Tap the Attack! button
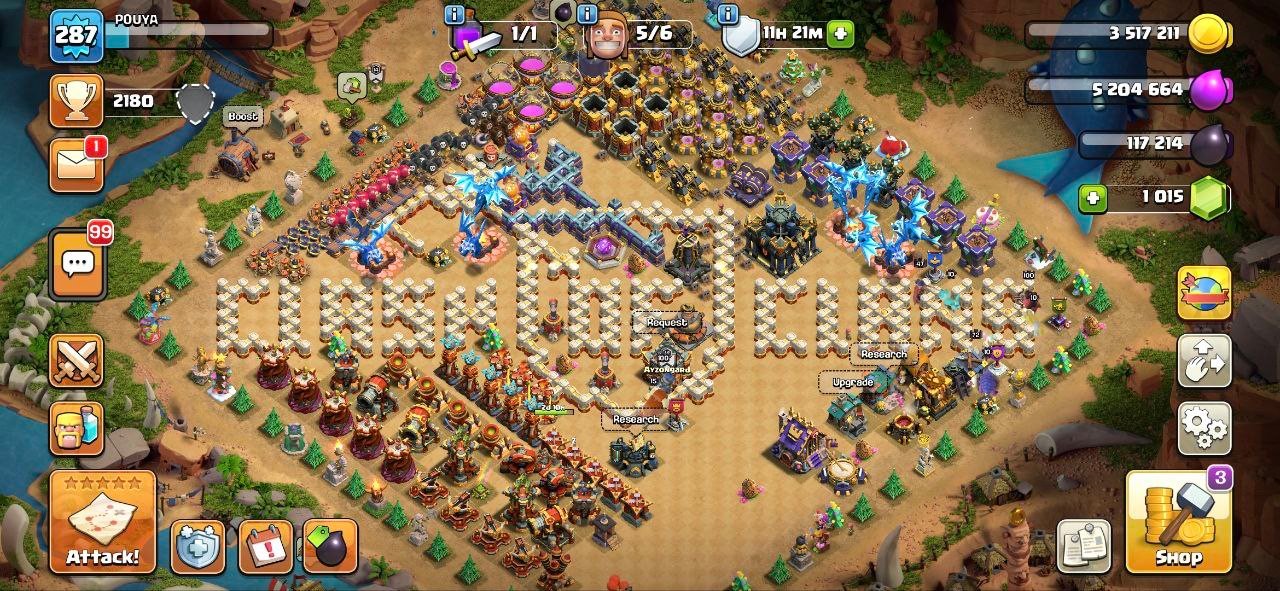The image size is (1280, 591). [x=102, y=522]
